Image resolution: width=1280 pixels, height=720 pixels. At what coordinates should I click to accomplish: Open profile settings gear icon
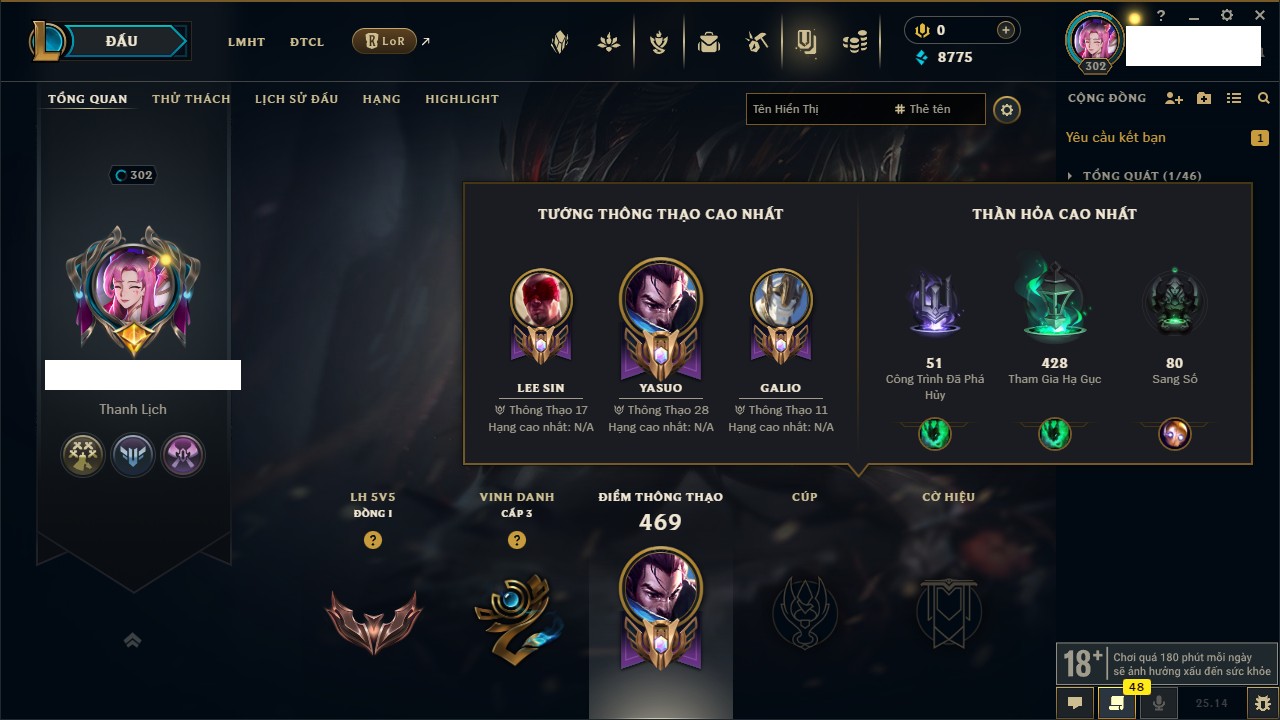1007,109
